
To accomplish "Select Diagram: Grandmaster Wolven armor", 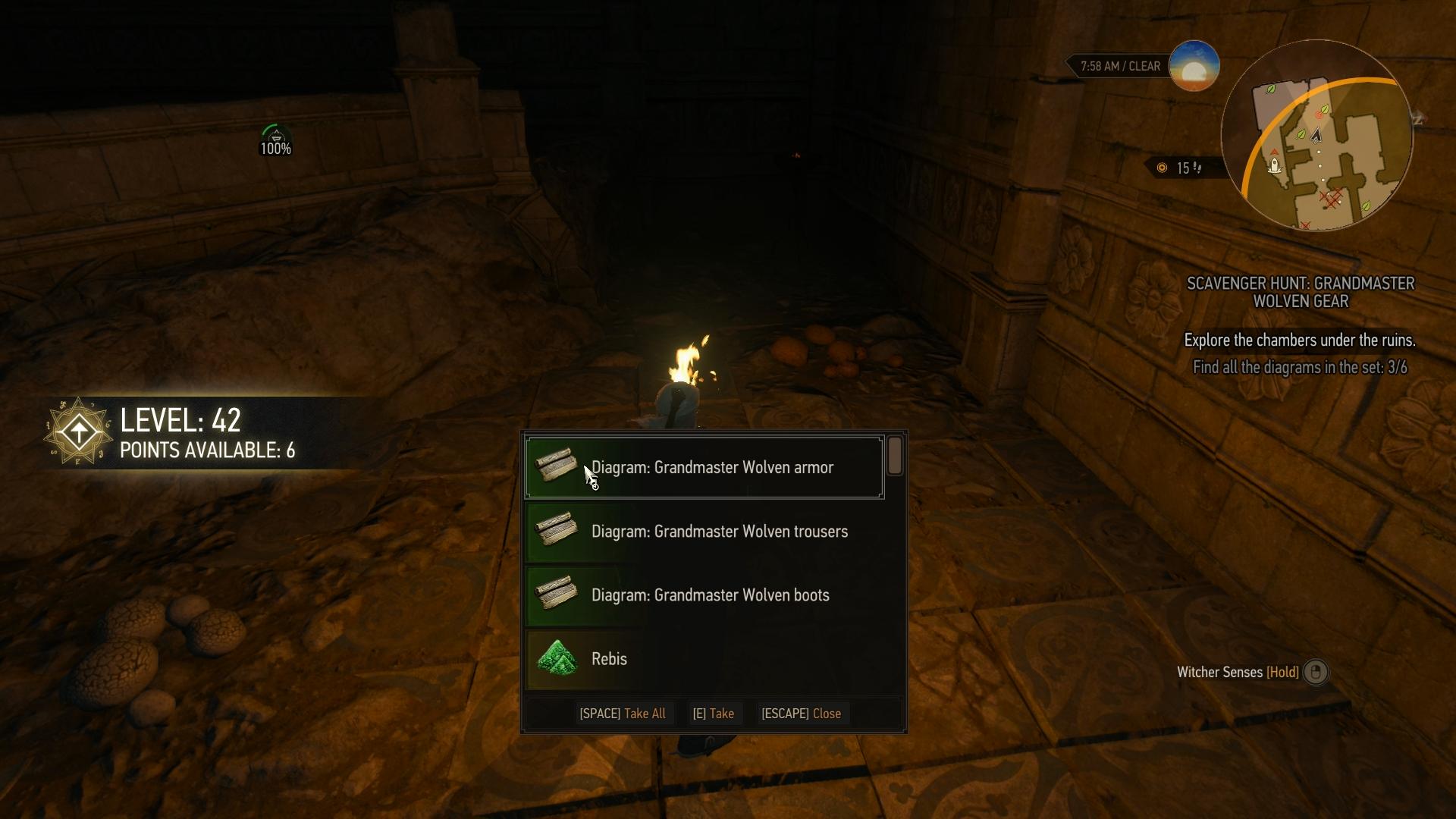I will click(x=704, y=467).
